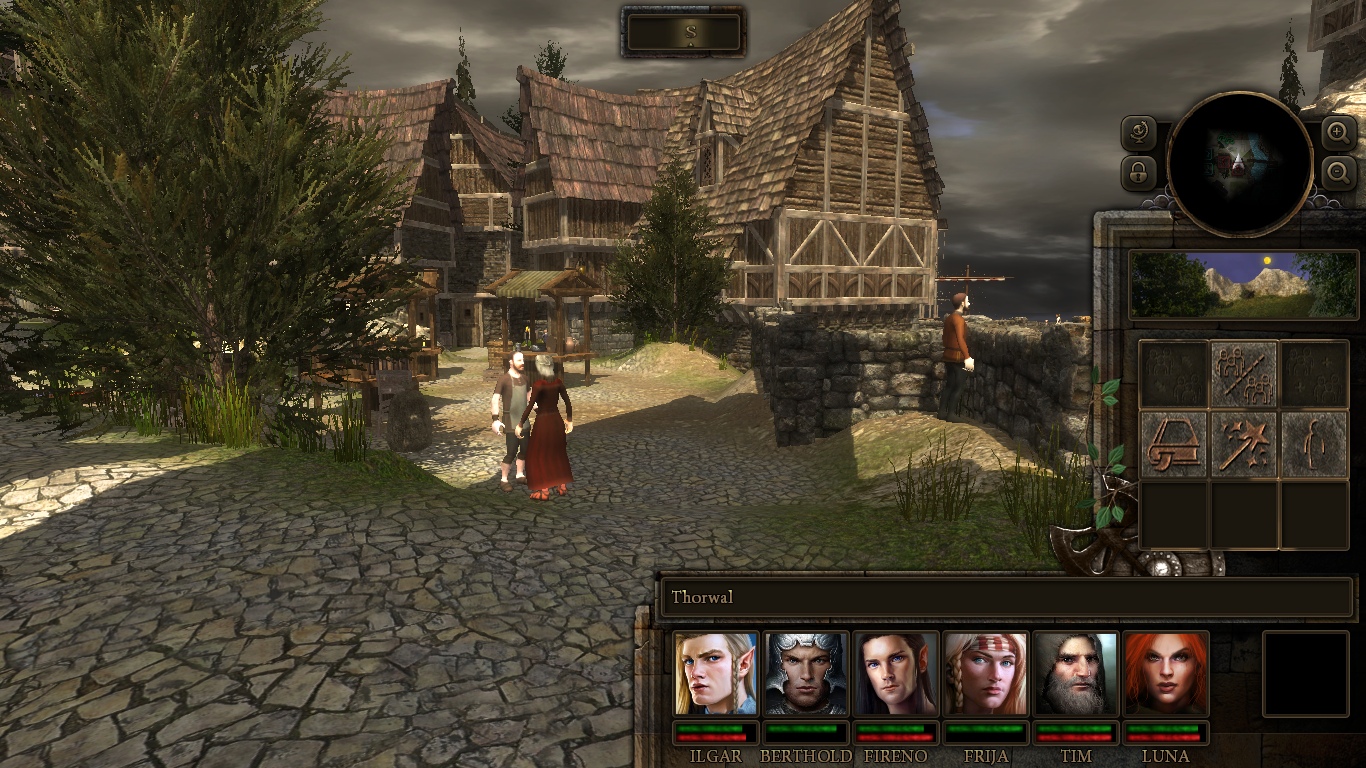This screenshot has height=768, width=1366.
Task: Open the circular minimap
Action: click(x=1240, y=164)
